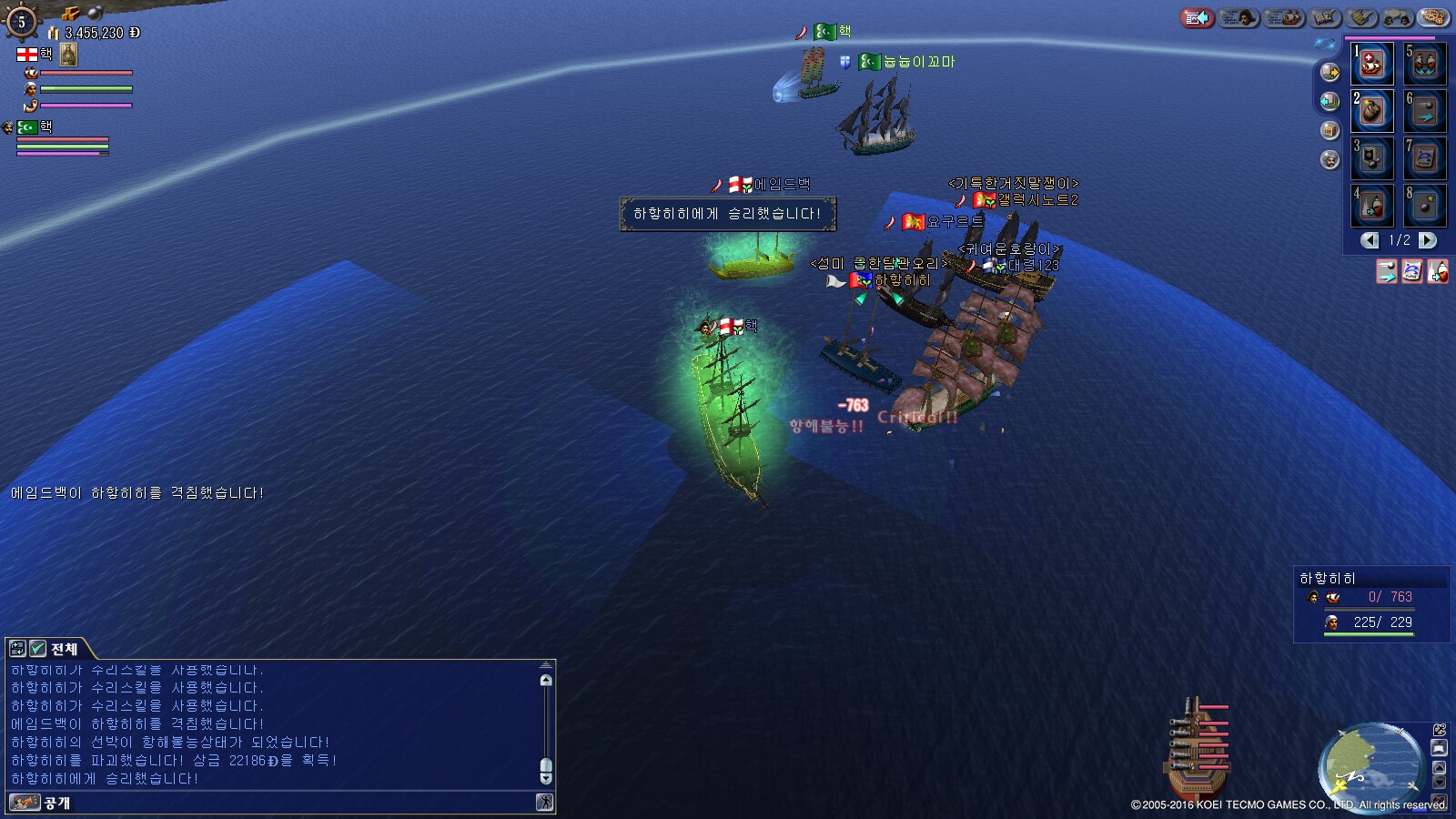This screenshot has height=819, width=1456.
Task: Open the two-faces chat menu button
Action: 1397,17
